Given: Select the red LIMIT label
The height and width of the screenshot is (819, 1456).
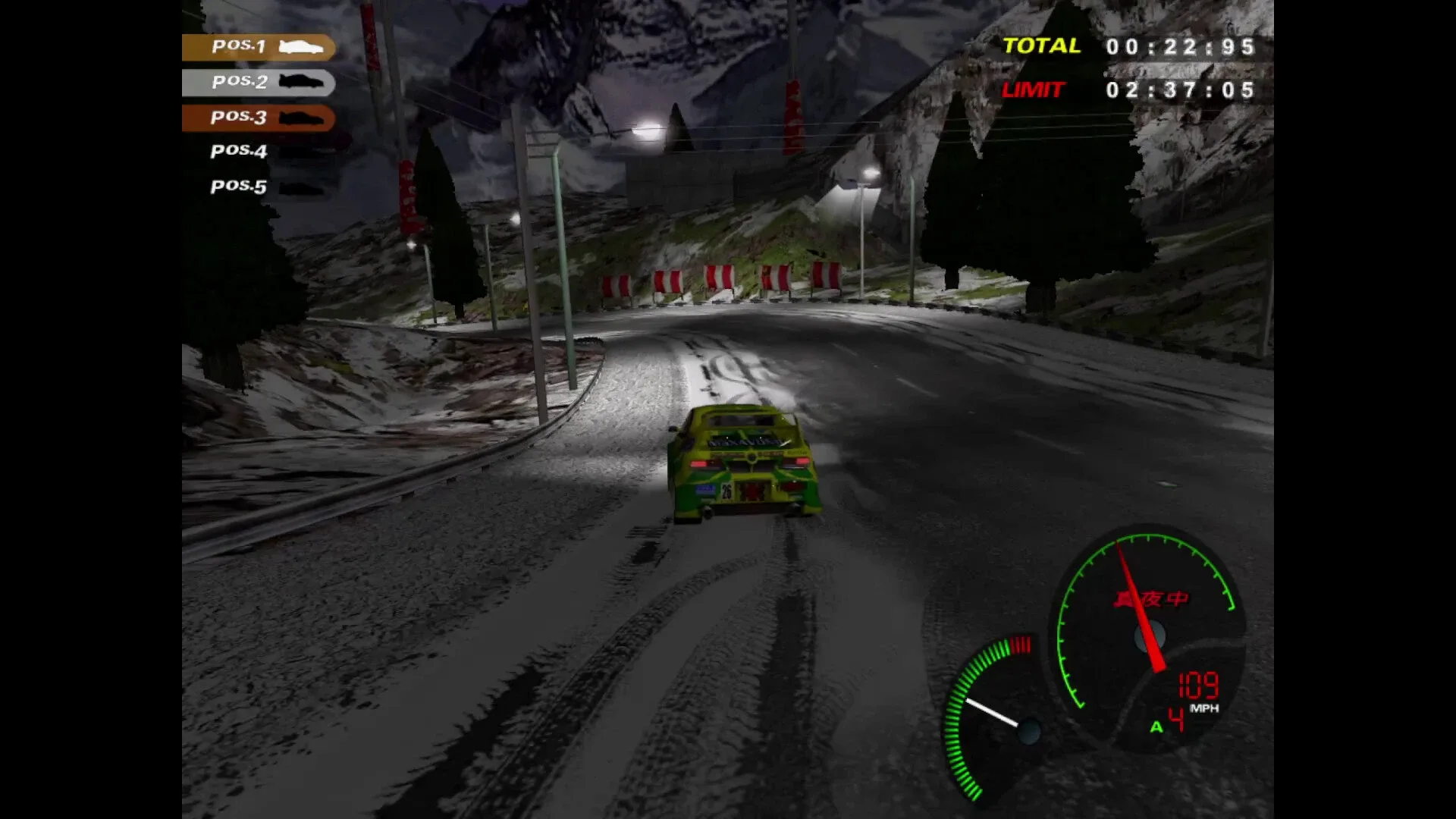Looking at the screenshot, I should point(1033,91).
